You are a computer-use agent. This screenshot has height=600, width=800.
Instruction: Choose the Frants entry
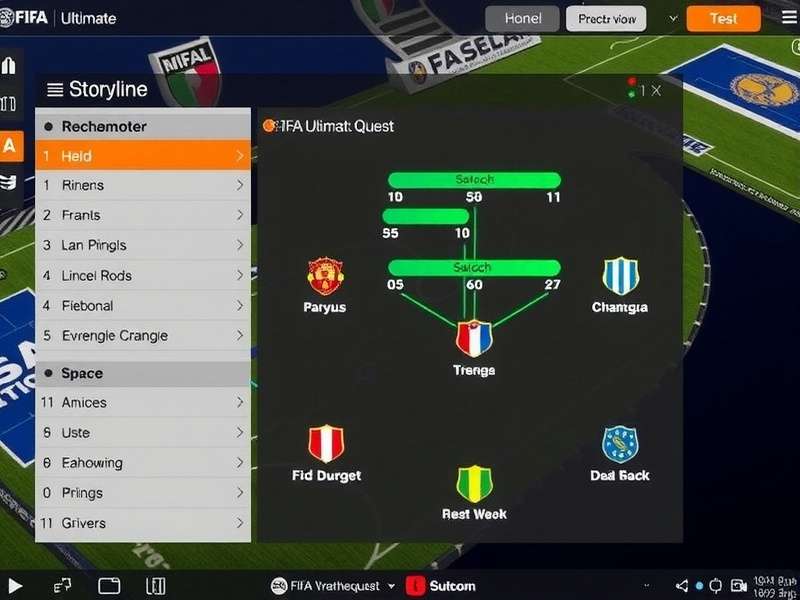(x=142, y=215)
